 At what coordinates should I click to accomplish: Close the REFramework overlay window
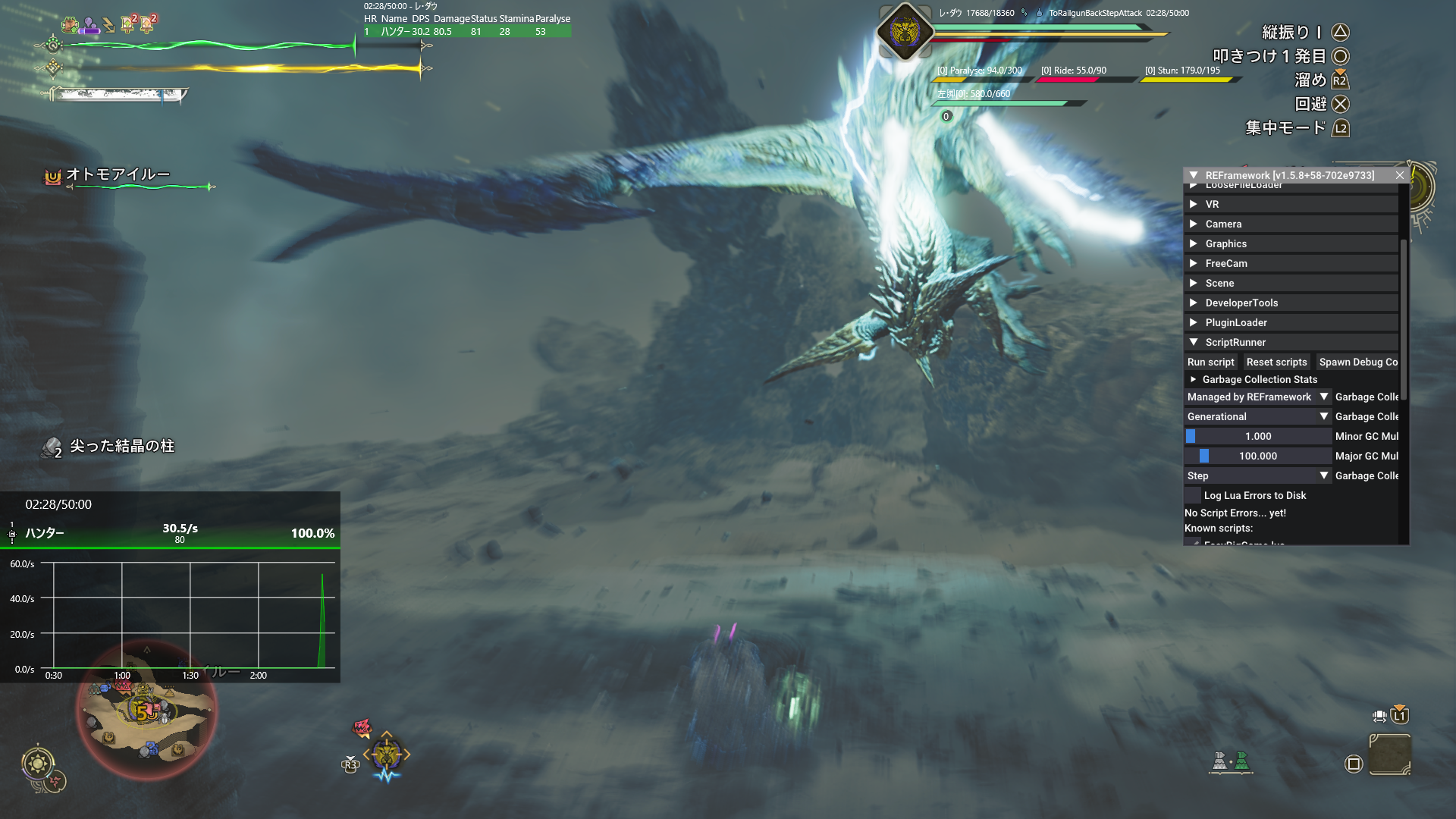click(1400, 175)
